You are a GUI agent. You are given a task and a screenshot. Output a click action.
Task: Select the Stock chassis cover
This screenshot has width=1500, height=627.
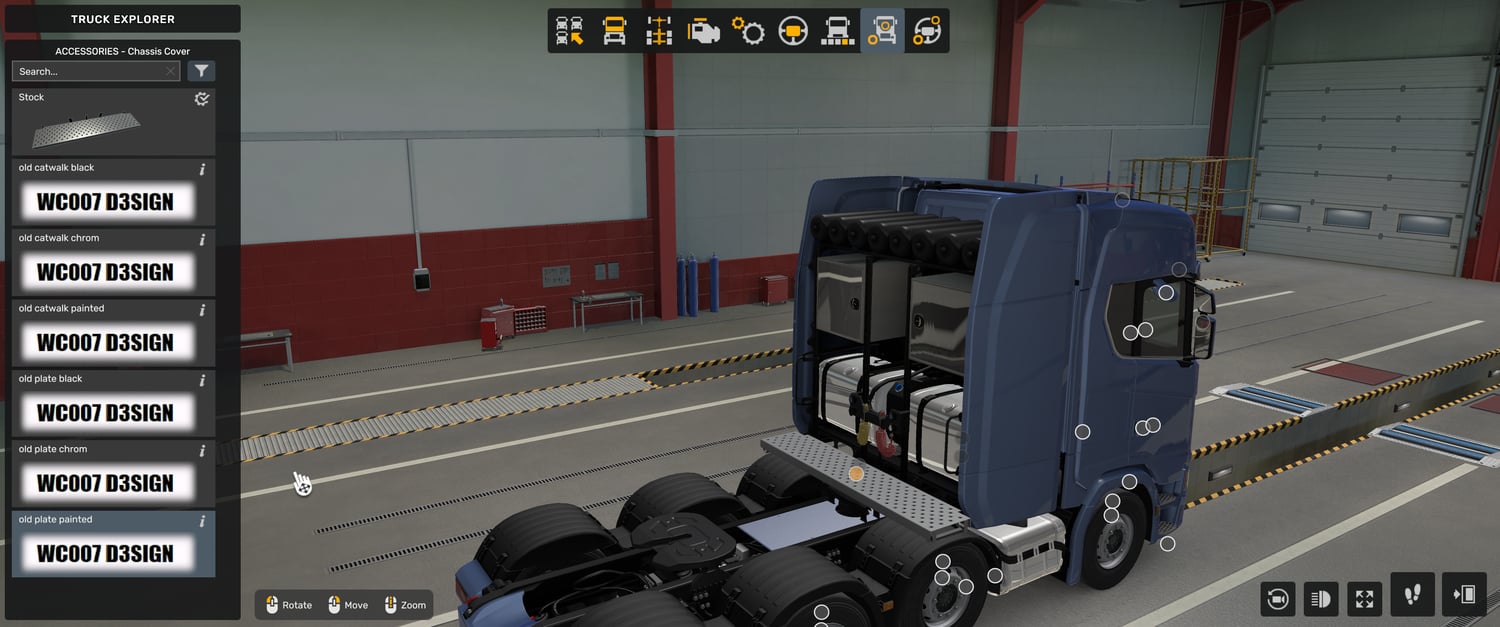(x=113, y=122)
